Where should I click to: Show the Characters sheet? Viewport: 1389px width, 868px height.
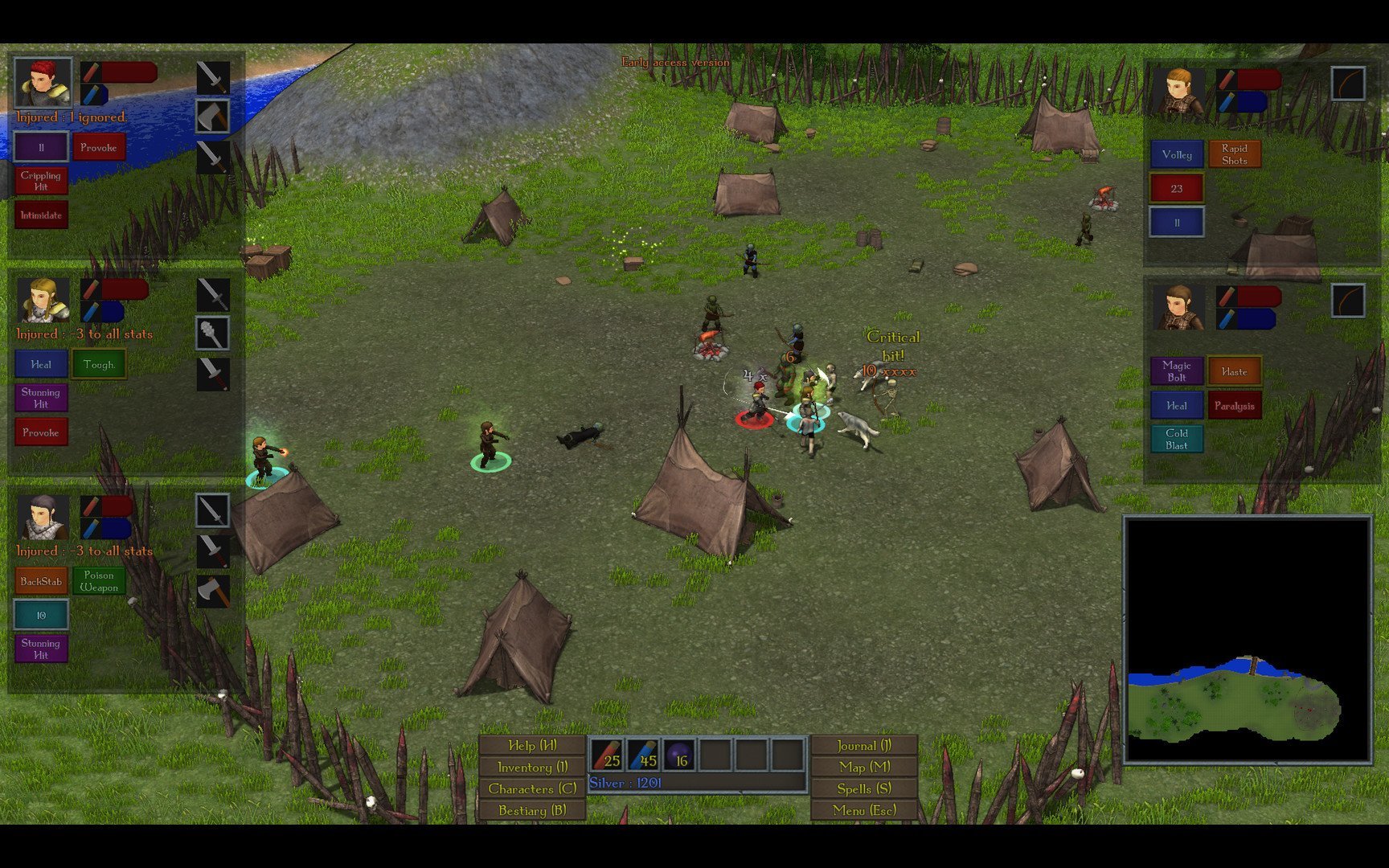[x=532, y=788]
